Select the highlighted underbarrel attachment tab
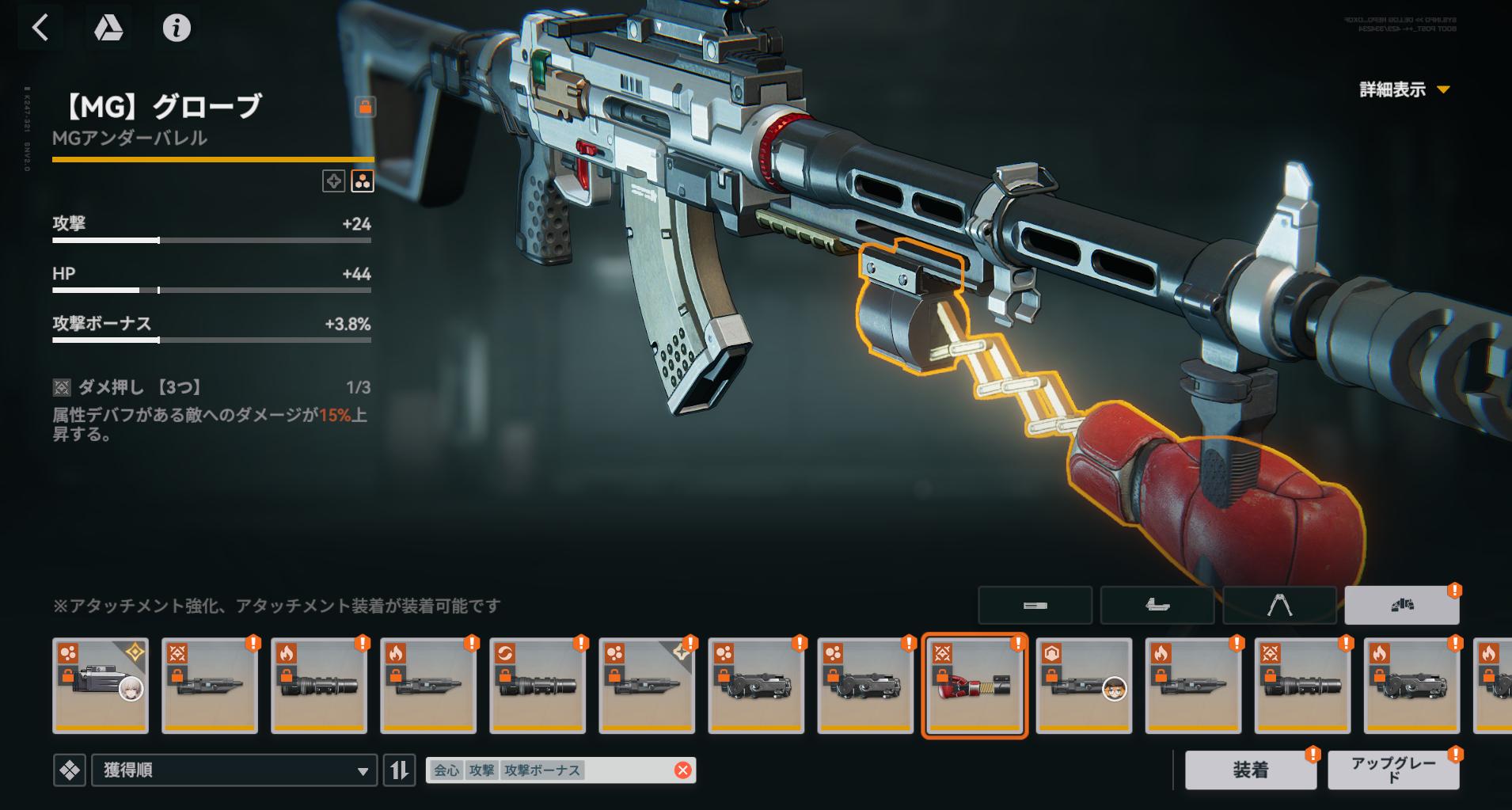 click(x=1401, y=606)
